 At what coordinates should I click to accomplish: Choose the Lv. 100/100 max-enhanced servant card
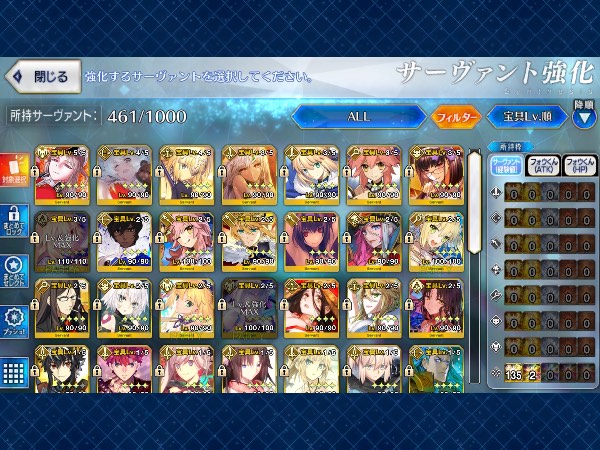click(x=246, y=307)
